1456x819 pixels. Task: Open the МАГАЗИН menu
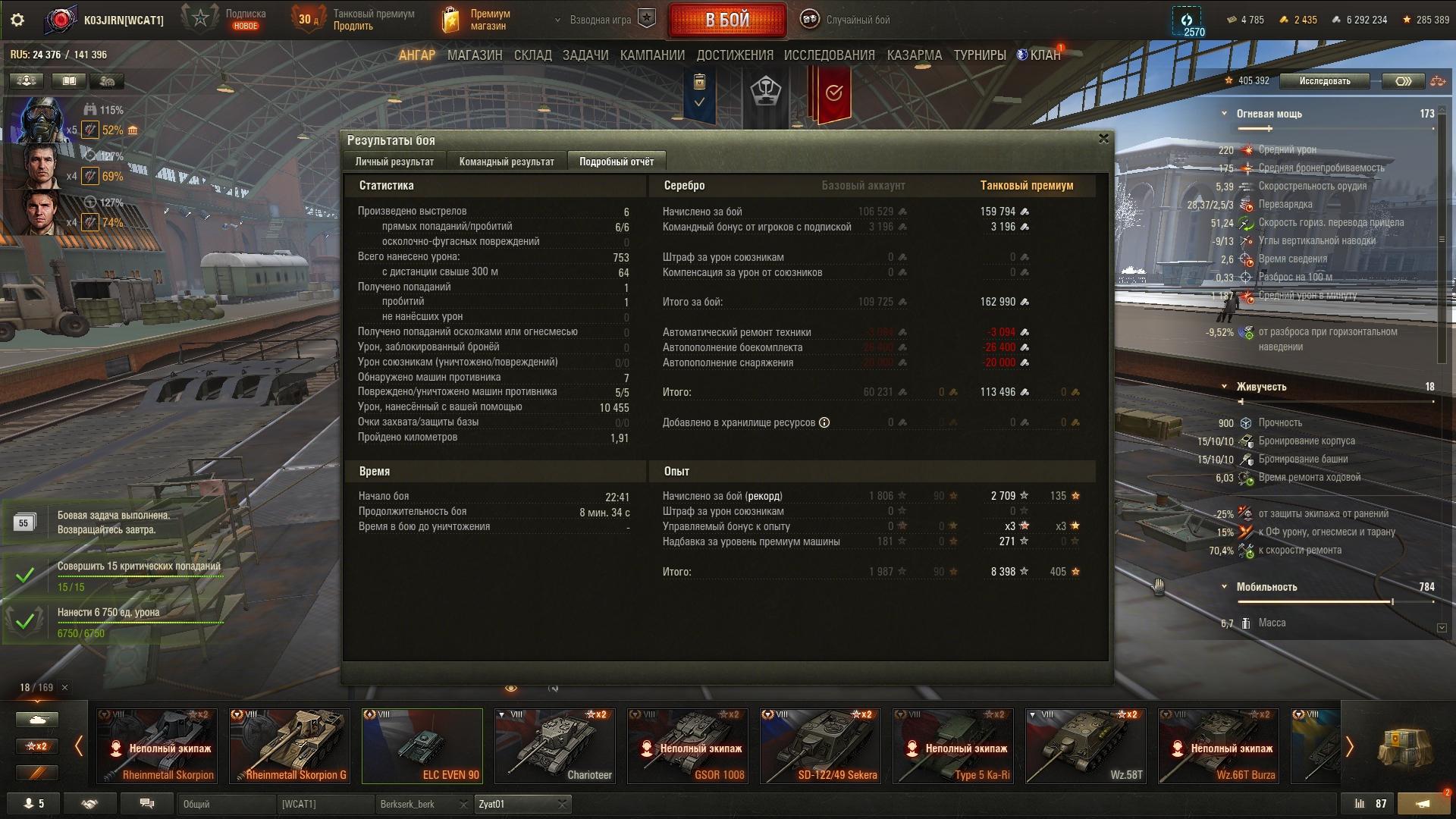(475, 55)
